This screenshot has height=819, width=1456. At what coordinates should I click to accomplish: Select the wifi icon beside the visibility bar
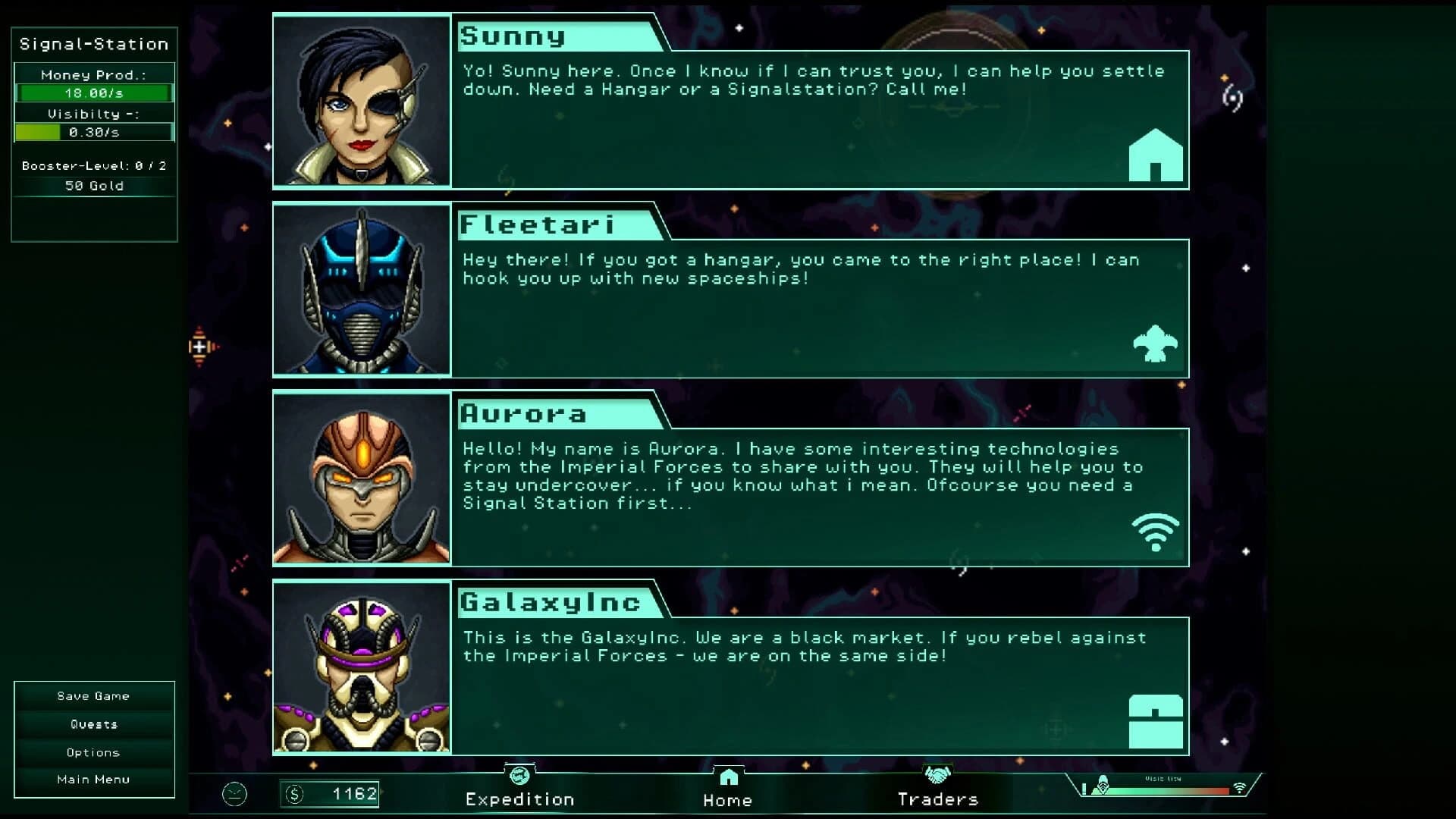(1239, 788)
